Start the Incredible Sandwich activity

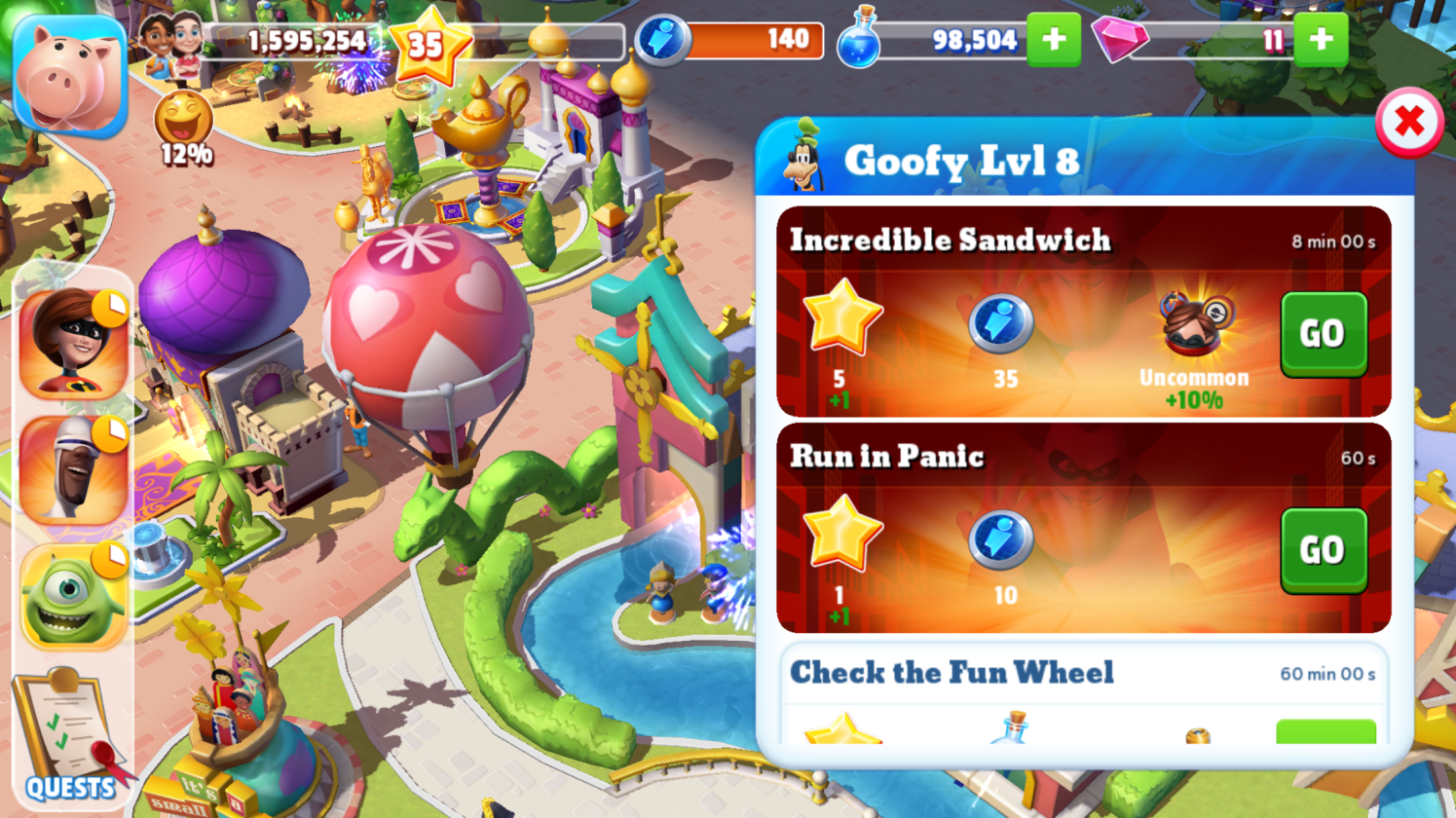(x=1323, y=334)
